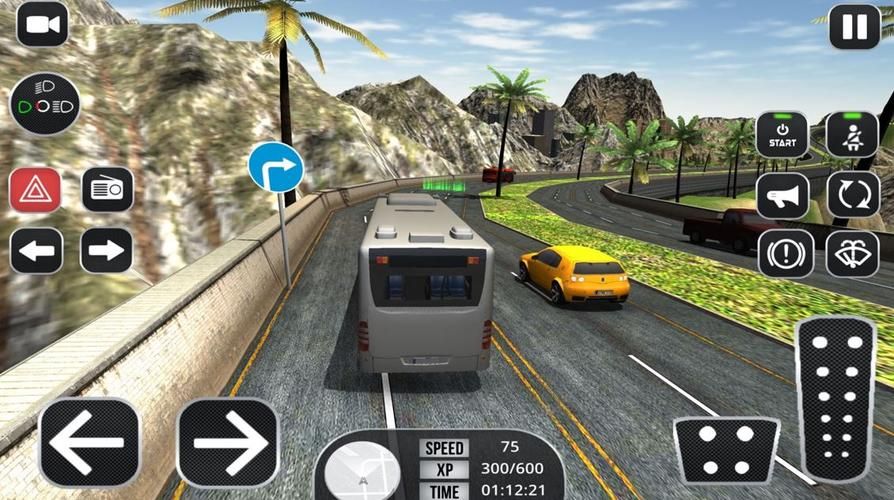
Task: Sound the horn with the megaphone button
Action: pyautogui.click(x=782, y=195)
